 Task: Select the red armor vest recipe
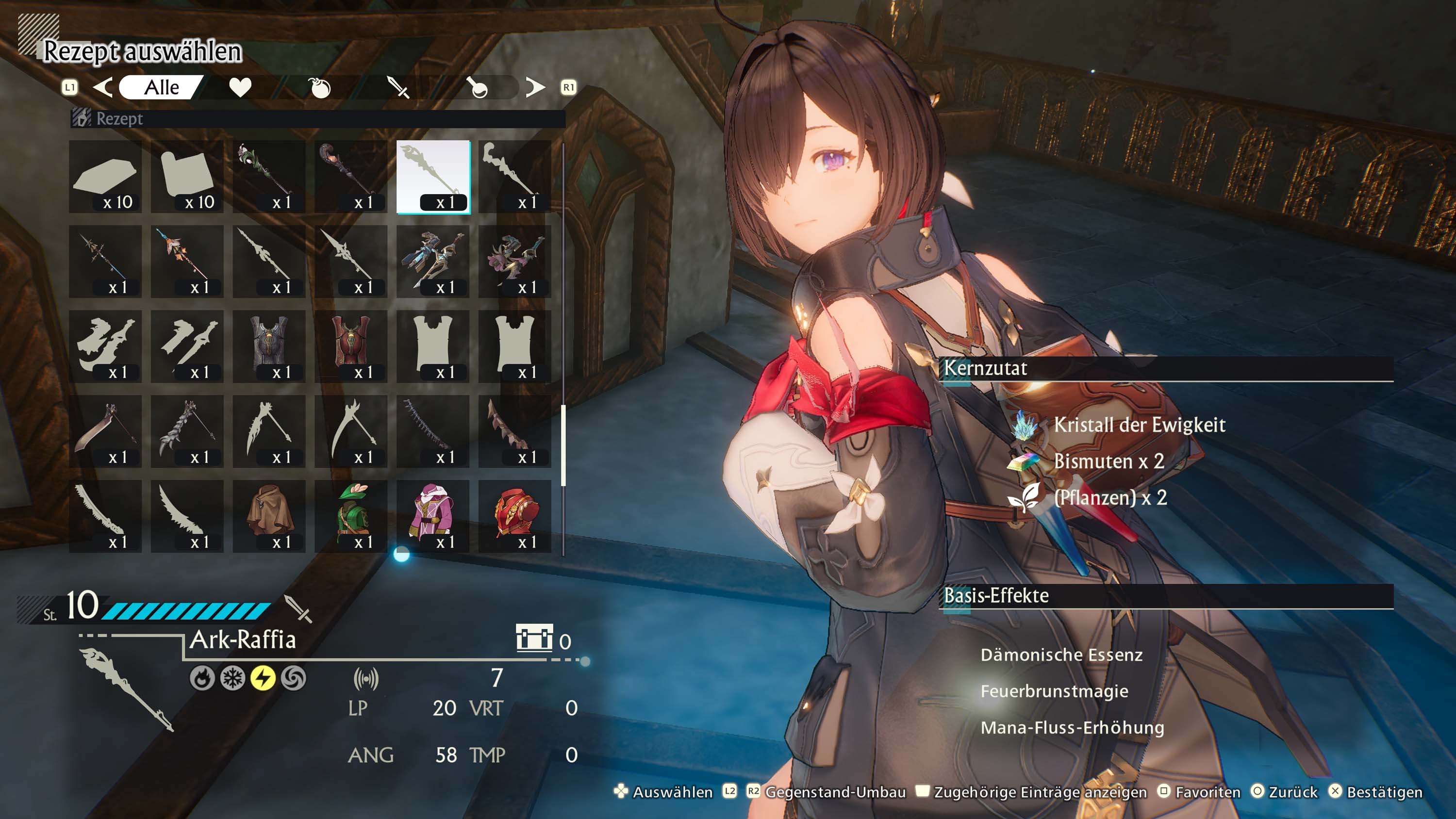351,346
